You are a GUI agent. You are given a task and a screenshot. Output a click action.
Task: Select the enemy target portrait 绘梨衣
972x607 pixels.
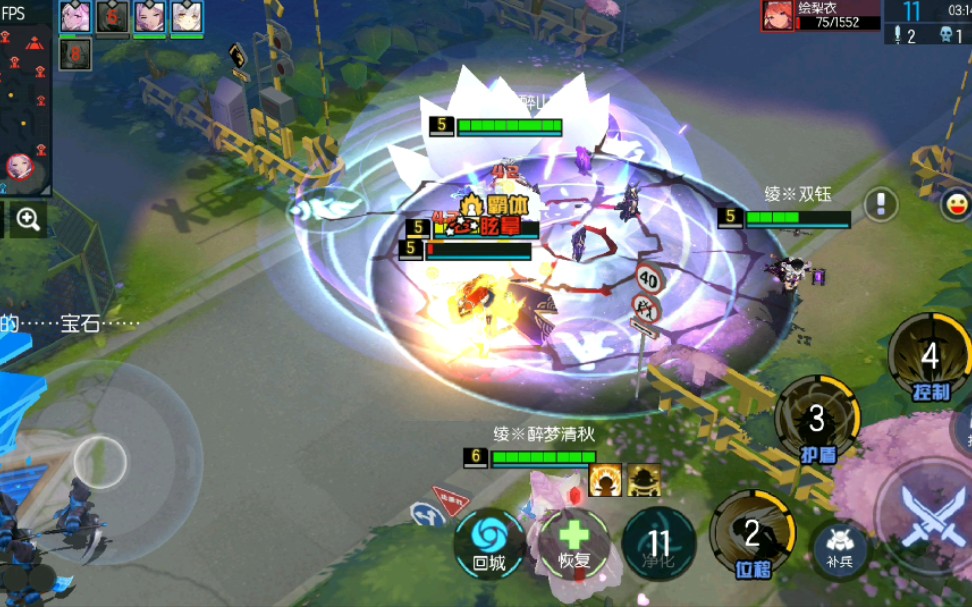click(779, 16)
